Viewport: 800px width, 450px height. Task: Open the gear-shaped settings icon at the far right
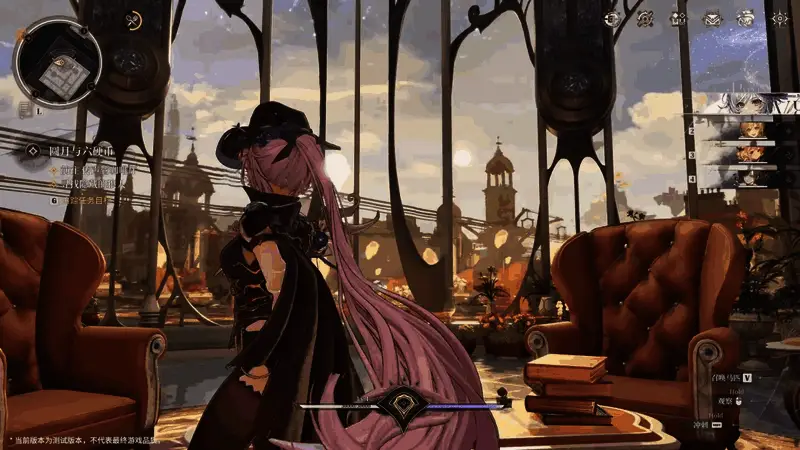pyautogui.click(x=779, y=18)
